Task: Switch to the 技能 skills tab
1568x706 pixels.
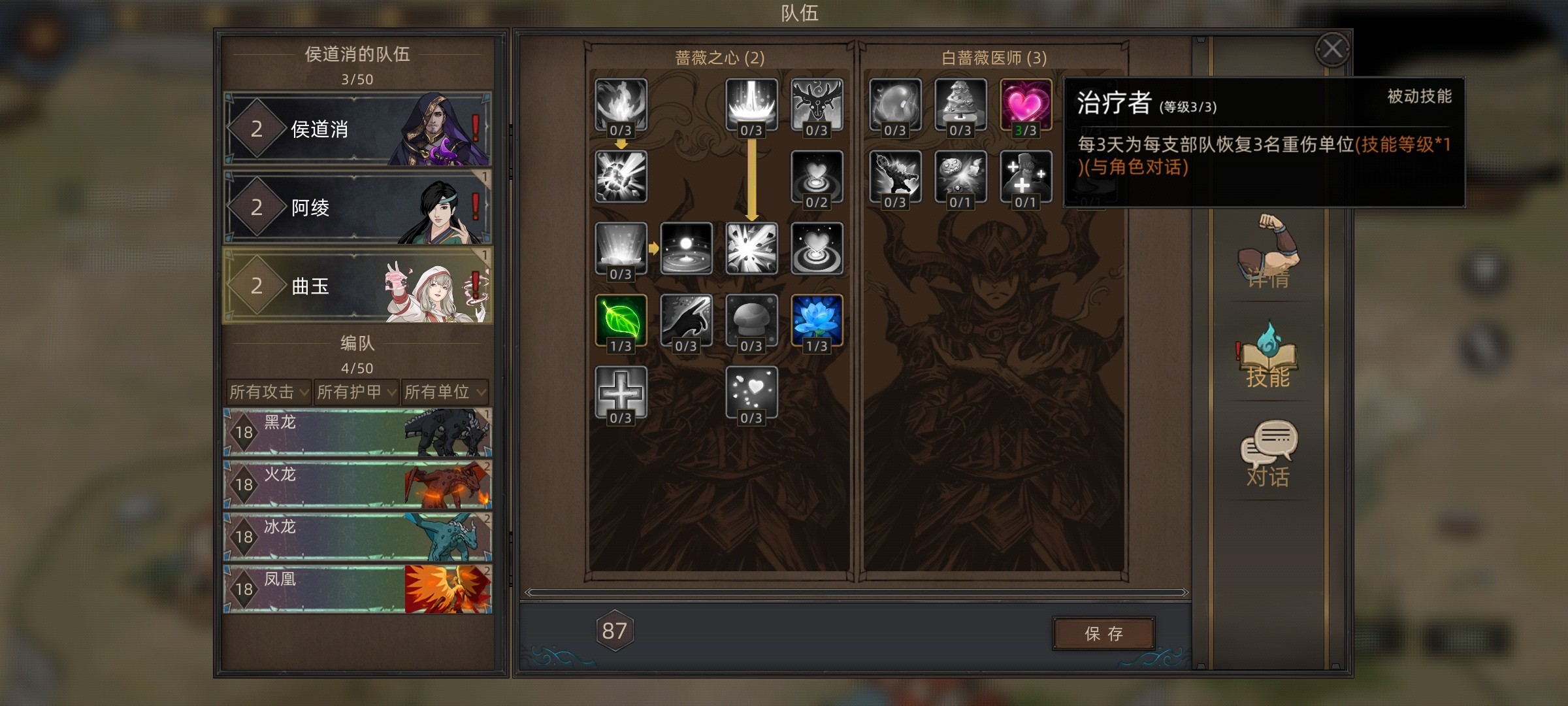Action: pyautogui.click(x=1268, y=356)
